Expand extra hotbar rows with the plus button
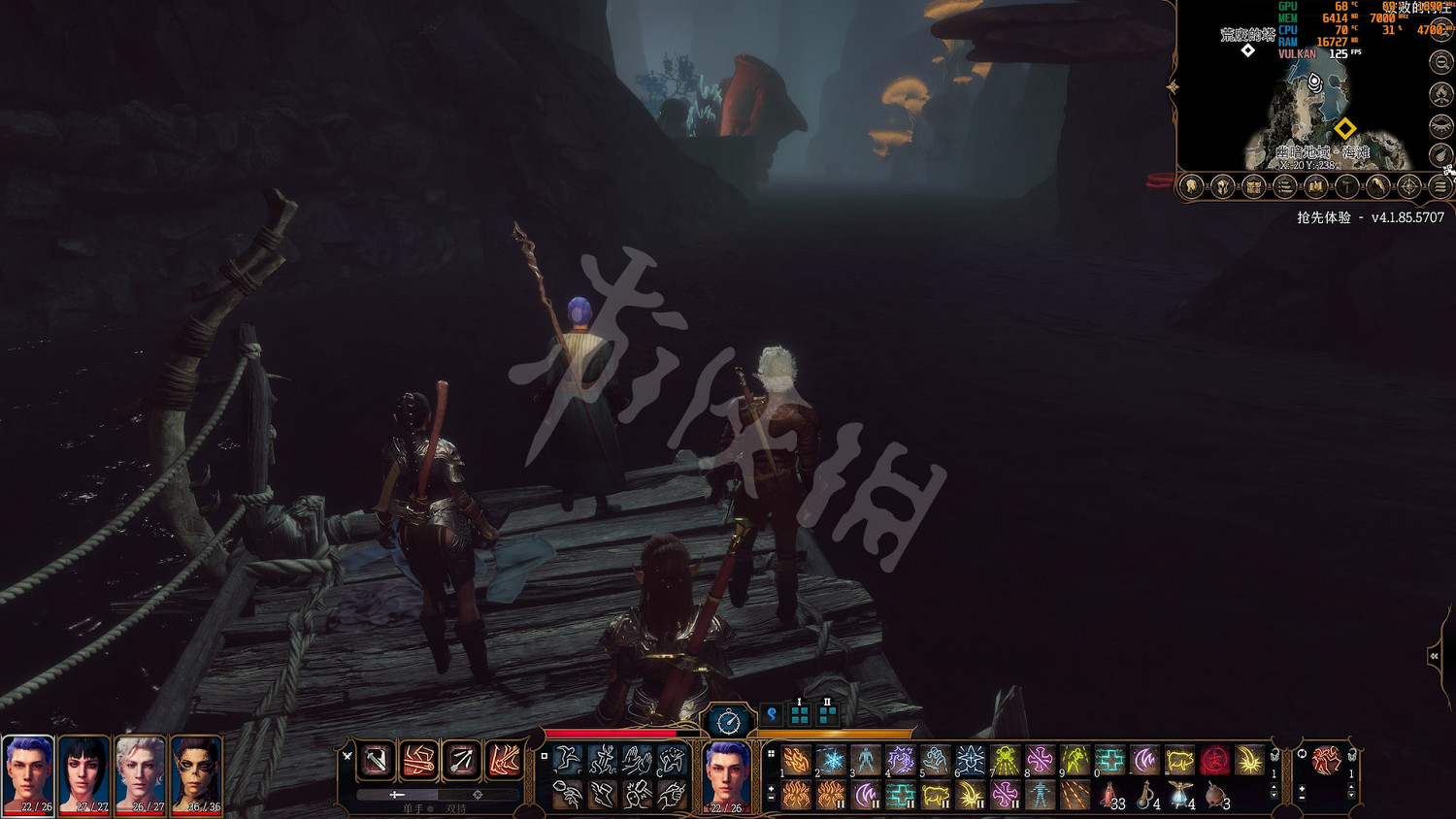 771,789
